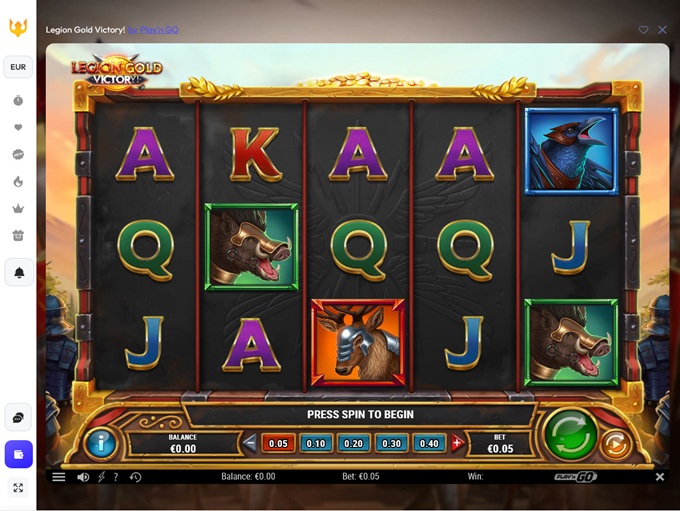
Task: Open the blue info paytable button
Action: [100, 442]
